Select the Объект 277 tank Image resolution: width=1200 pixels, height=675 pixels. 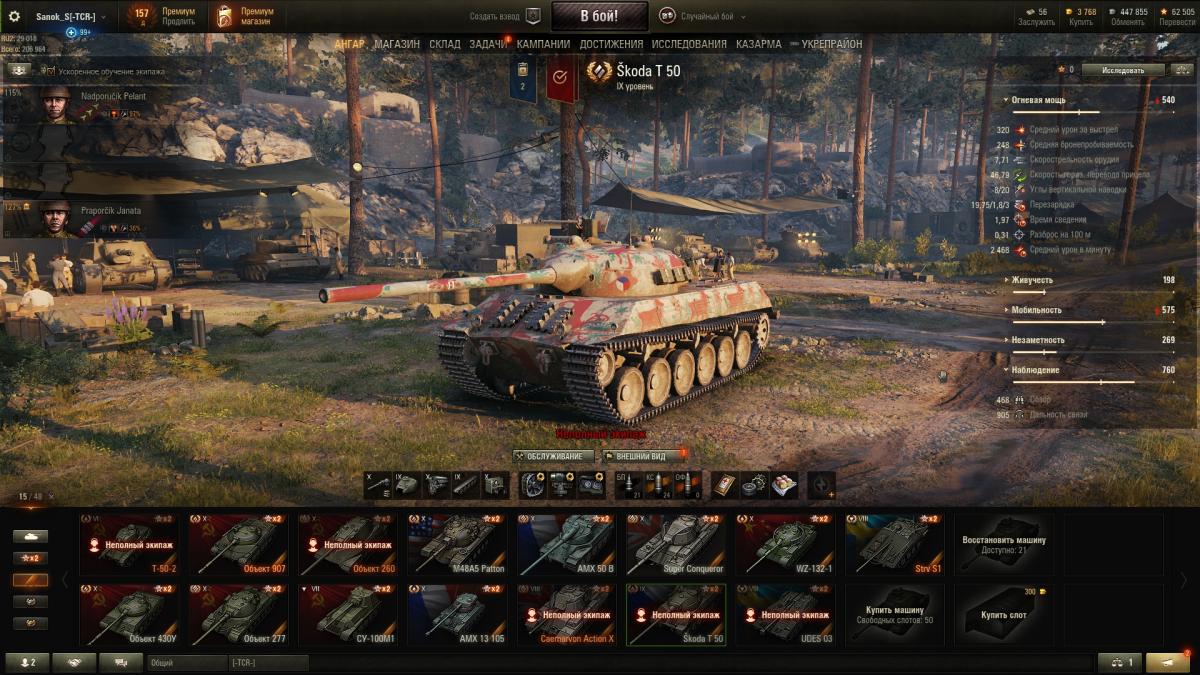point(238,615)
